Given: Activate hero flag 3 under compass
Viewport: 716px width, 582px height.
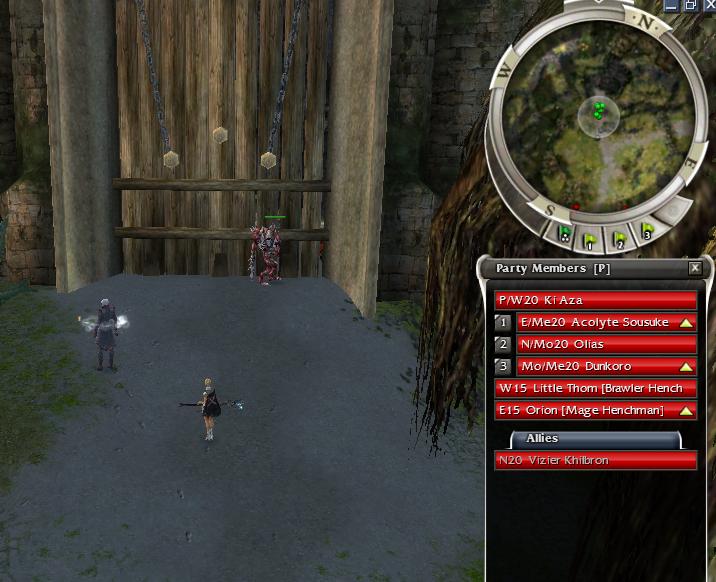Looking at the screenshot, I should point(647,231).
